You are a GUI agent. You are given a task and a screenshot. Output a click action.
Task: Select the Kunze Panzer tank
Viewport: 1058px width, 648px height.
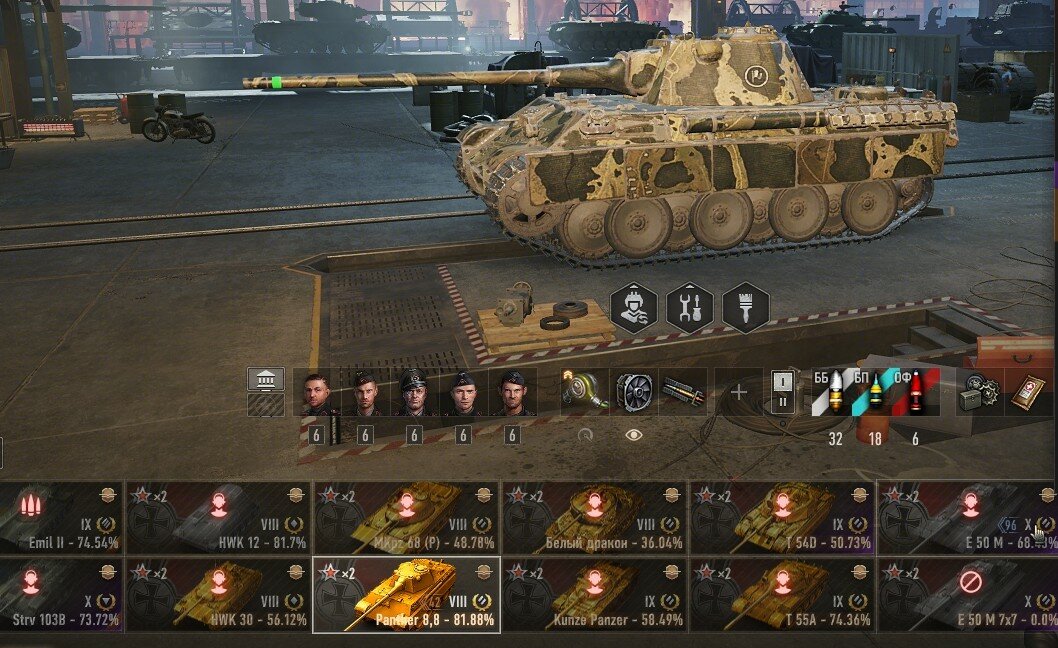click(x=594, y=595)
